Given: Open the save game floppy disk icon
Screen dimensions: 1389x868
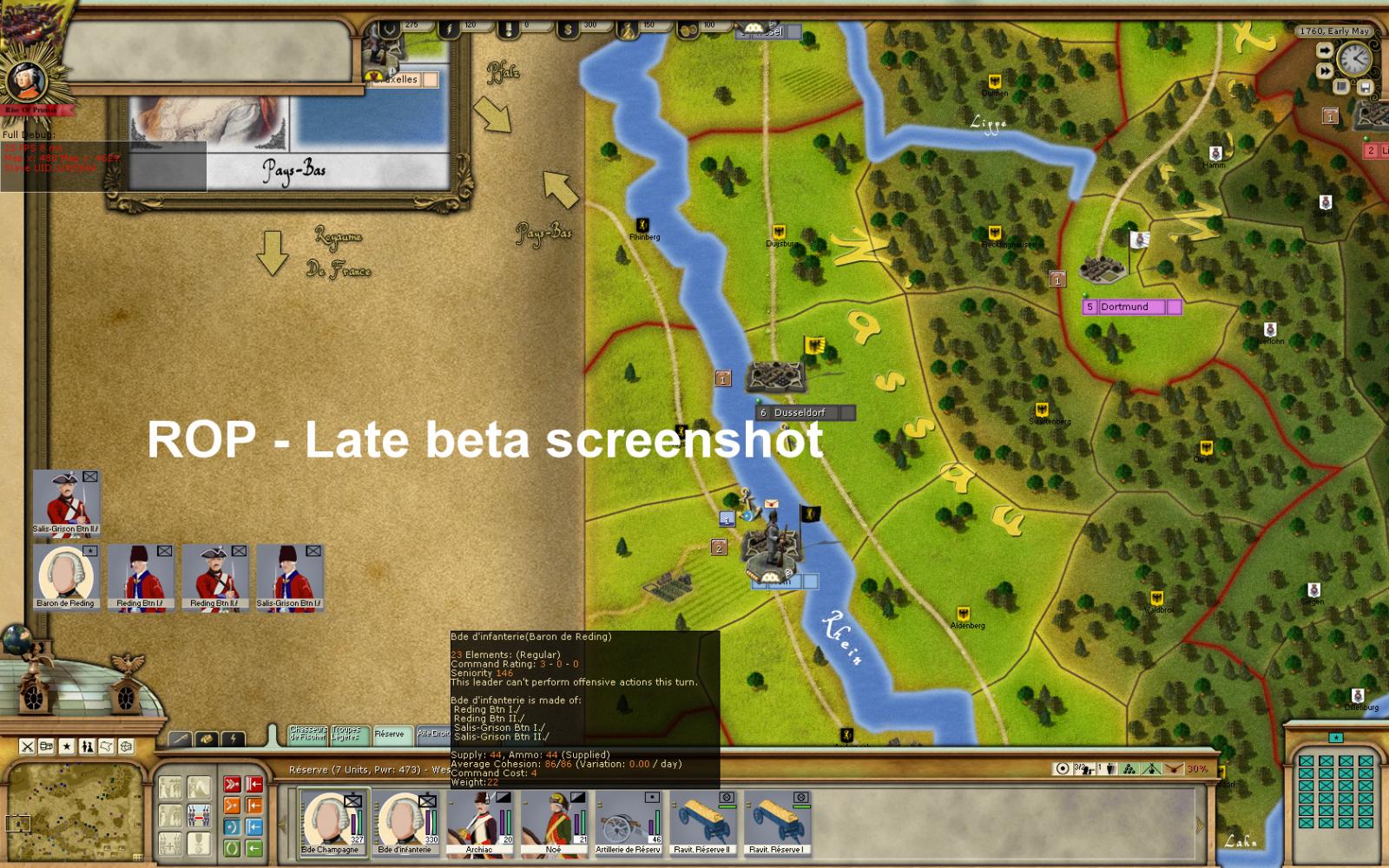Looking at the screenshot, I should point(1365,87).
